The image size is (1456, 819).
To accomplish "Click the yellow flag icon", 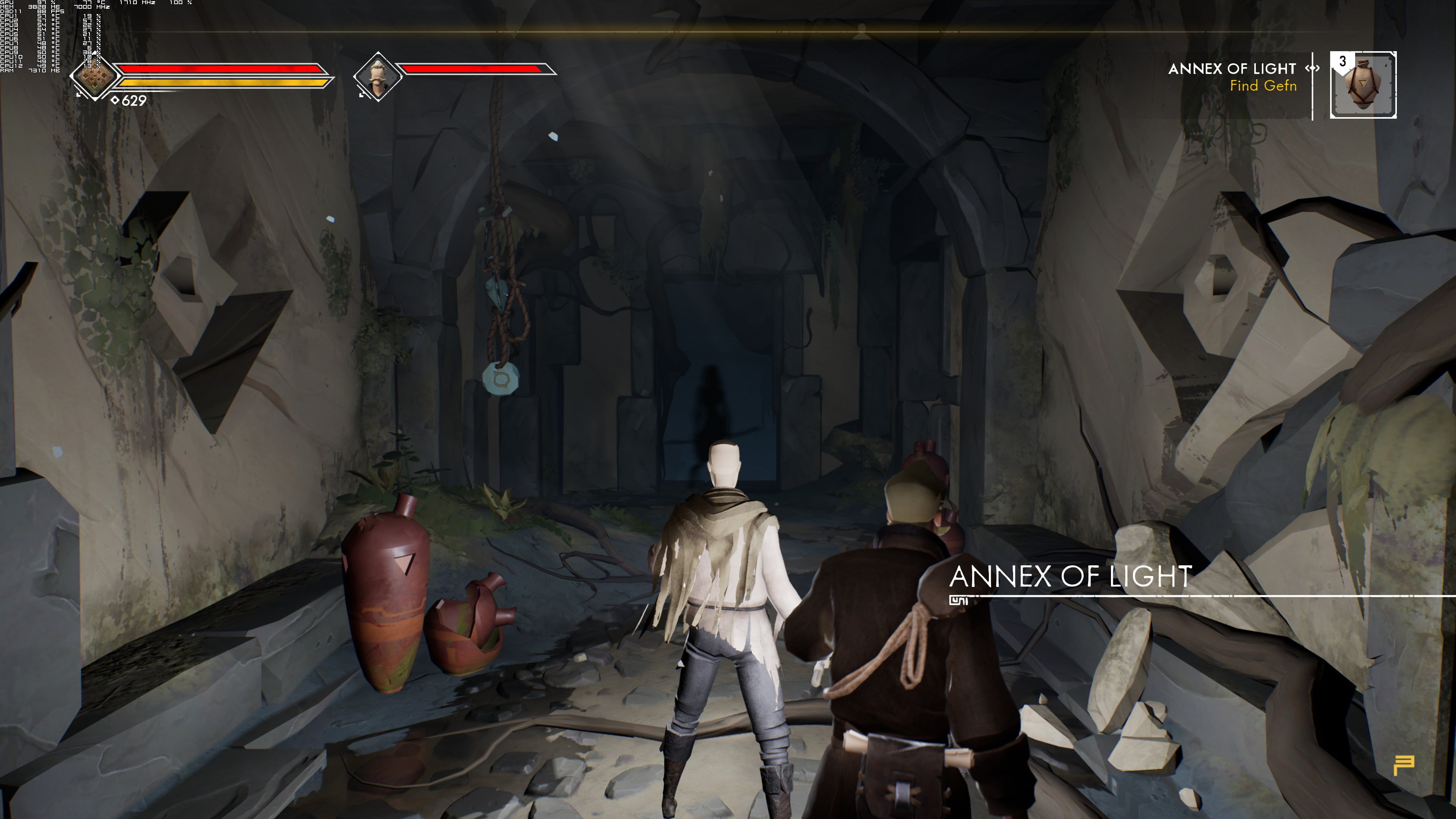I will click(1403, 765).
